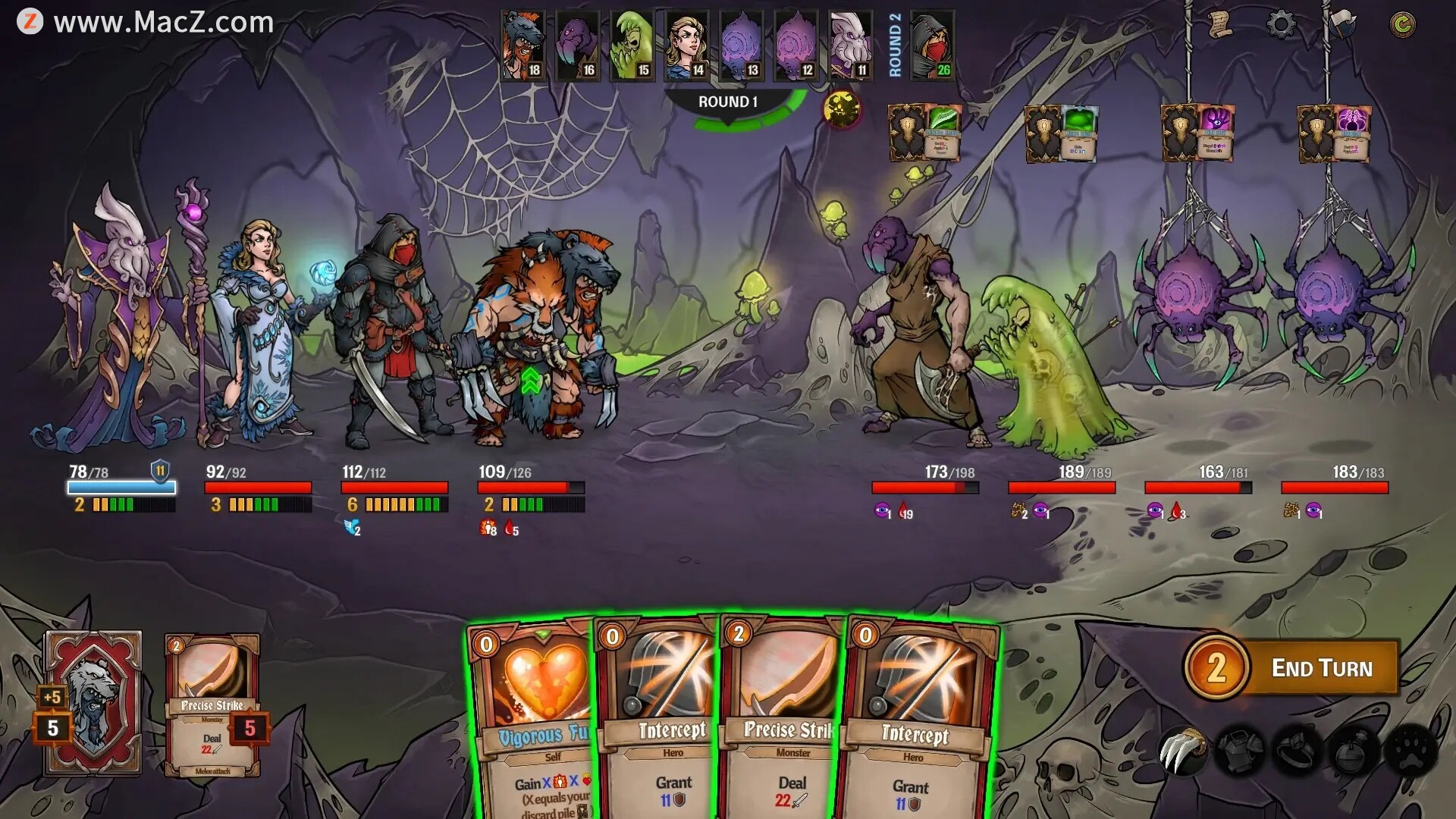Select the blonde woman turn-order portrait
This screenshot has width=1456, height=819.
(x=687, y=45)
